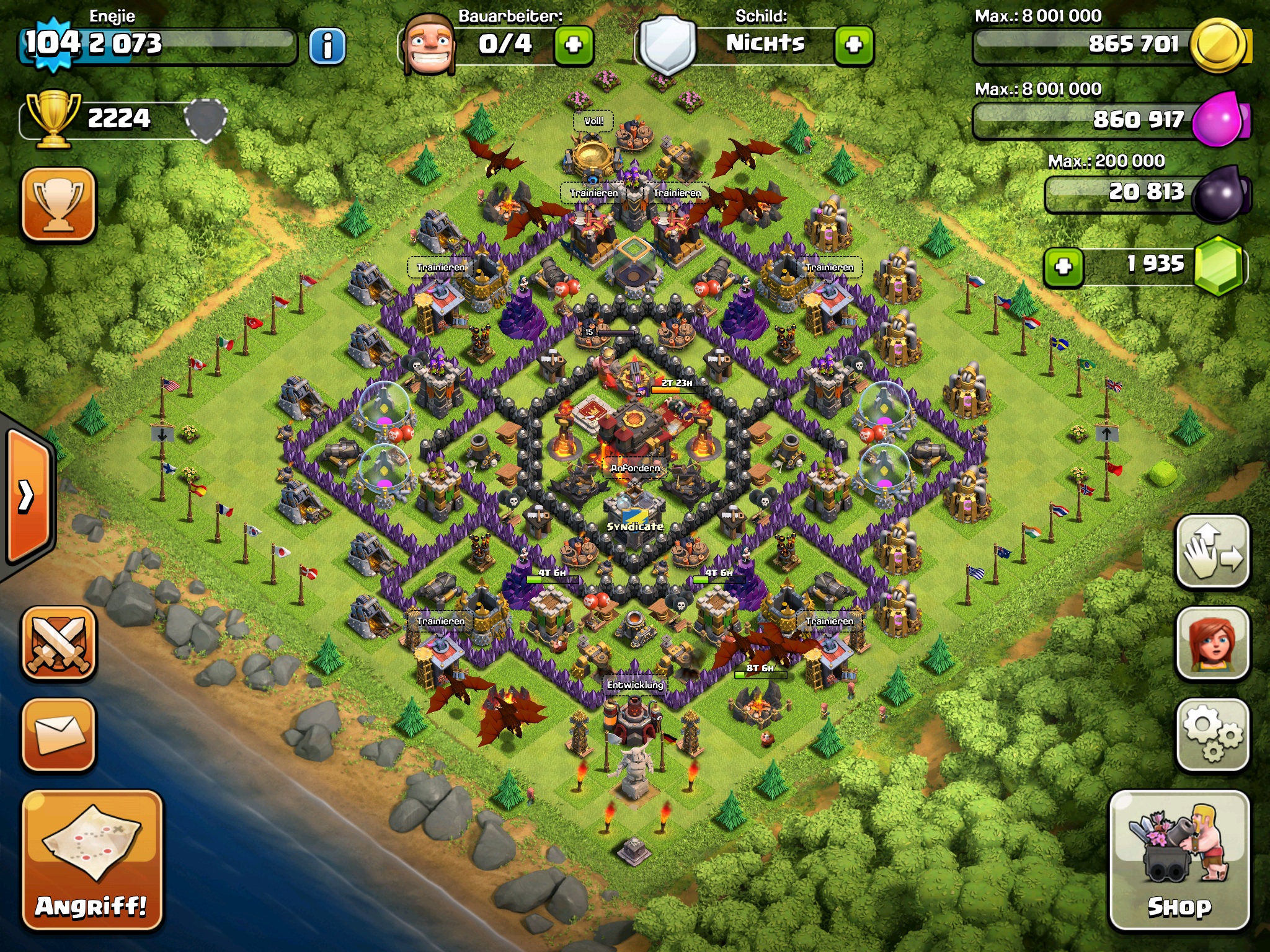Buy a shield with the green plus
The width and height of the screenshot is (1270, 952).
click(x=854, y=45)
